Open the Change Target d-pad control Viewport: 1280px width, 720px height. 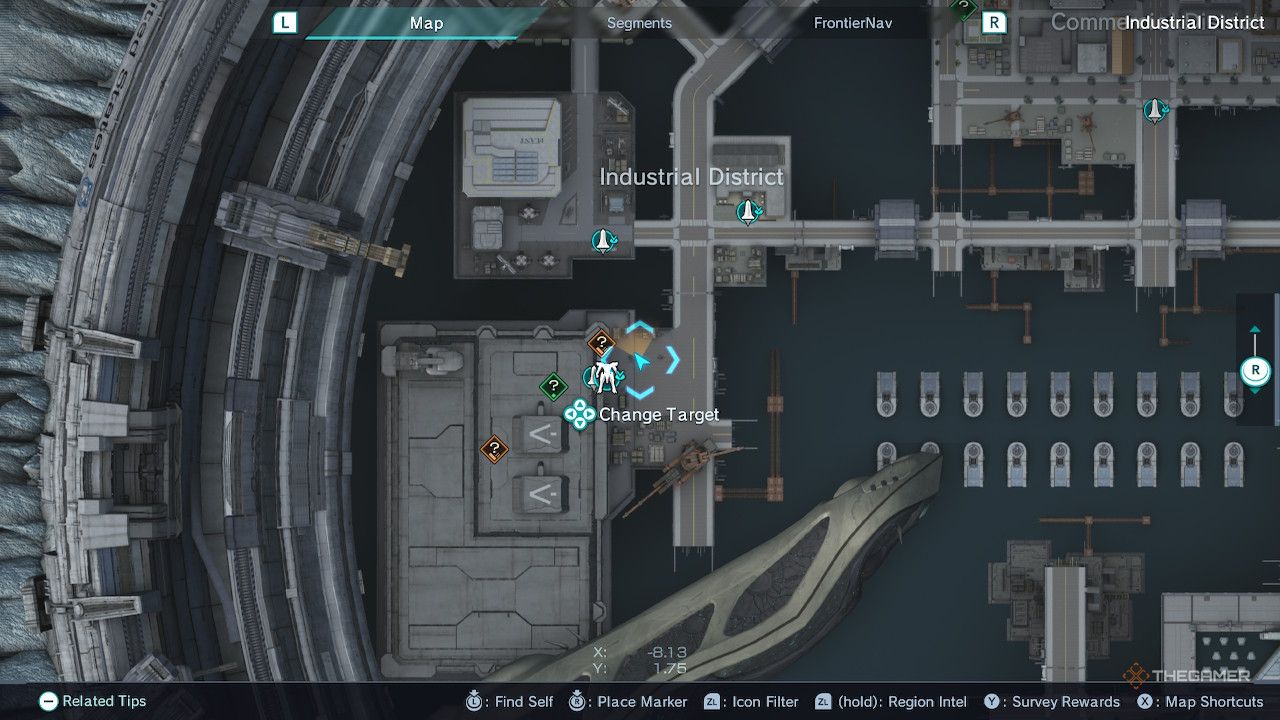(x=579, y=414)
